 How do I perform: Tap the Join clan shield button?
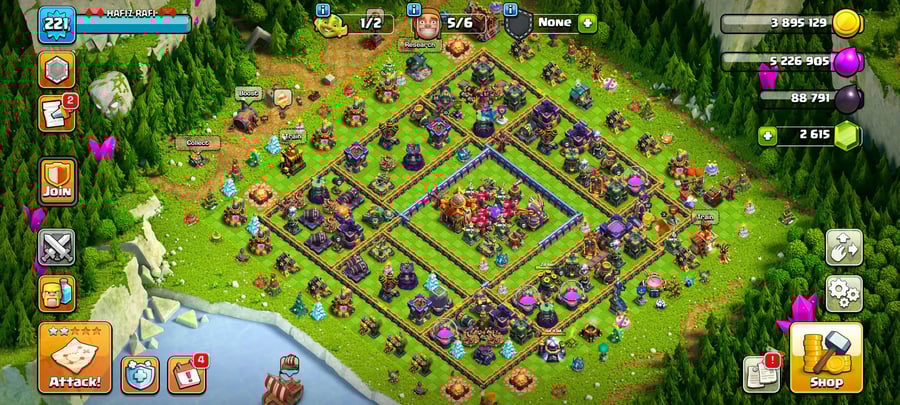click(58, 180)
